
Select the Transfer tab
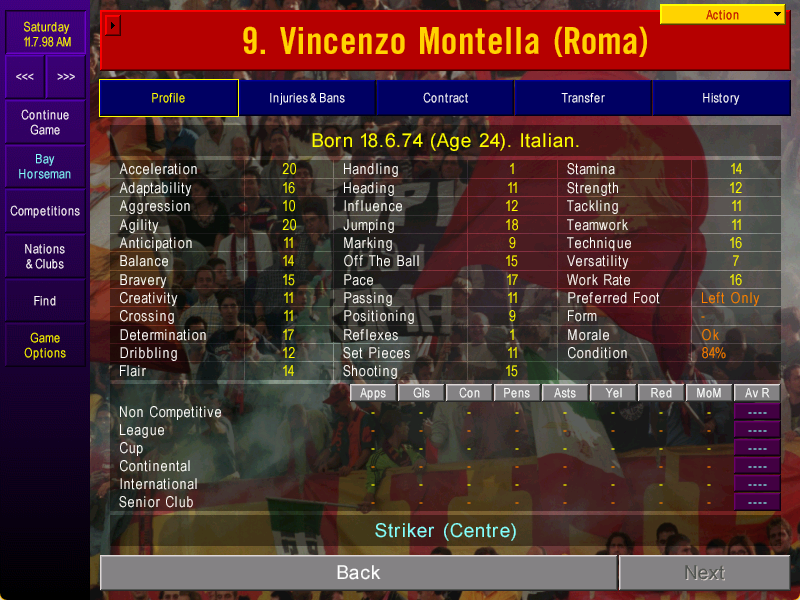(x=583, y=98)
